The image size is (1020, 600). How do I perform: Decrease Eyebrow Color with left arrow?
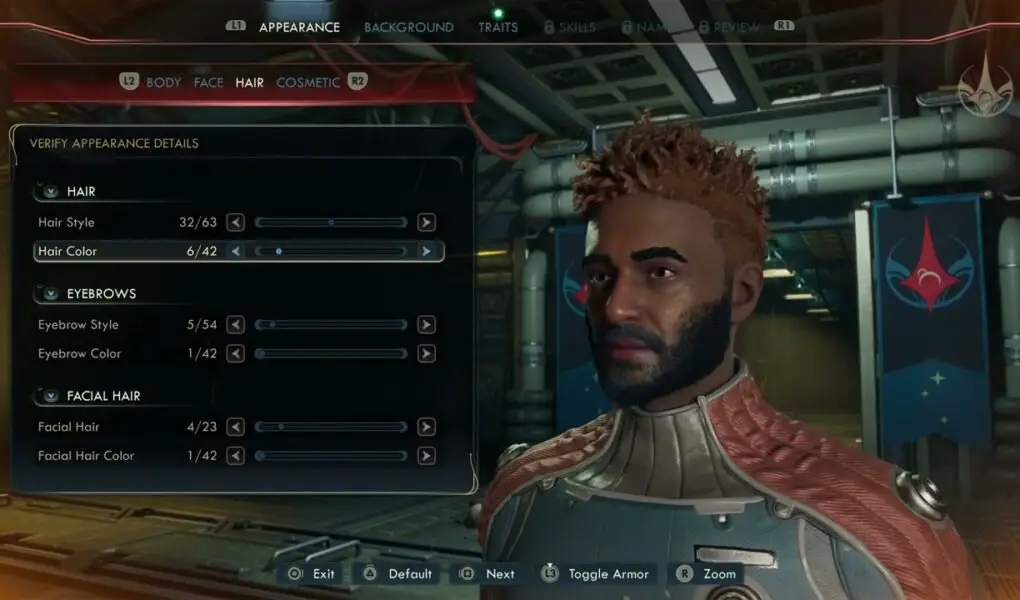tap(236, 354)
